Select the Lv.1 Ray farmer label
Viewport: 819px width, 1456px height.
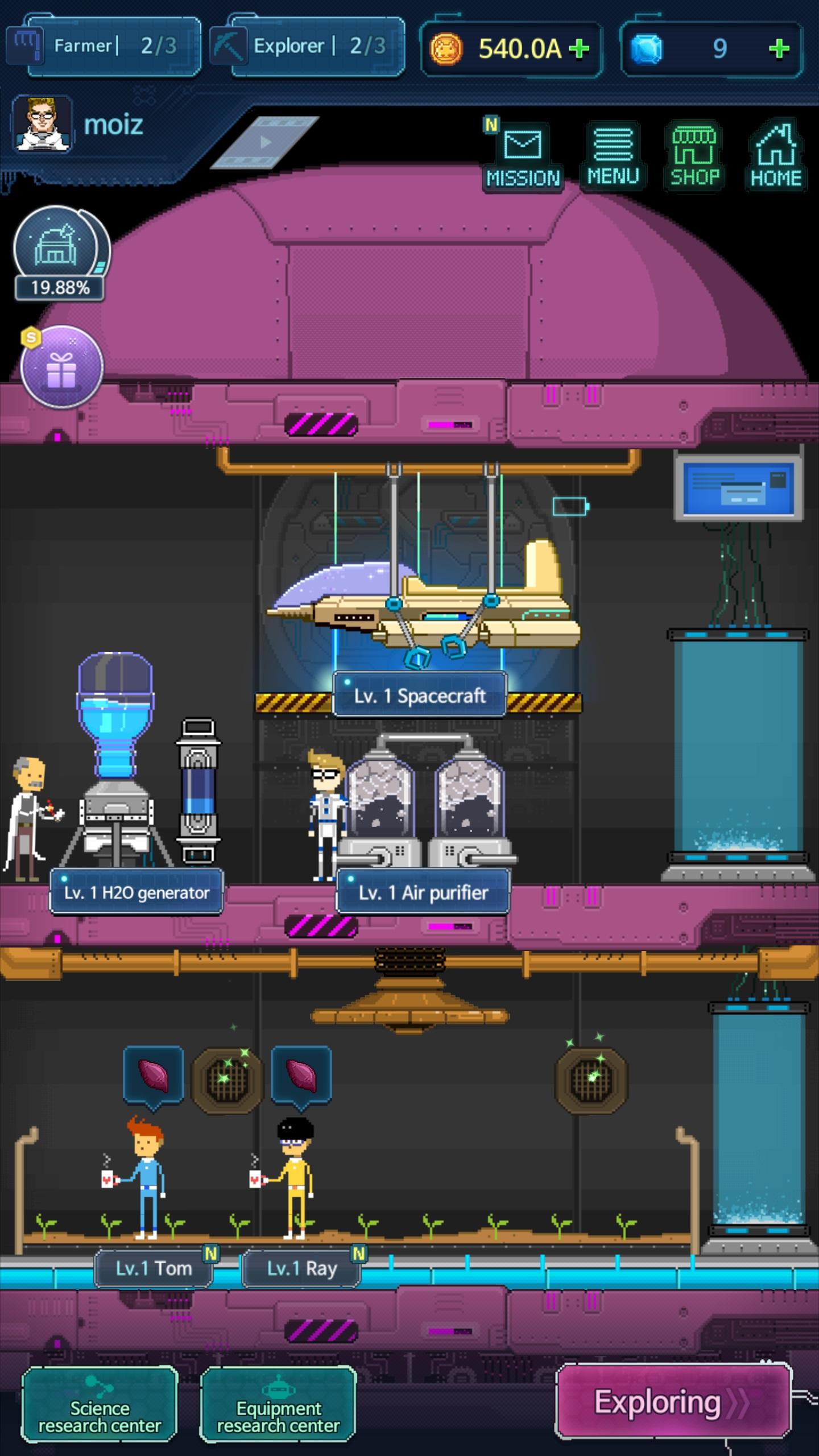coord(301,1268)
